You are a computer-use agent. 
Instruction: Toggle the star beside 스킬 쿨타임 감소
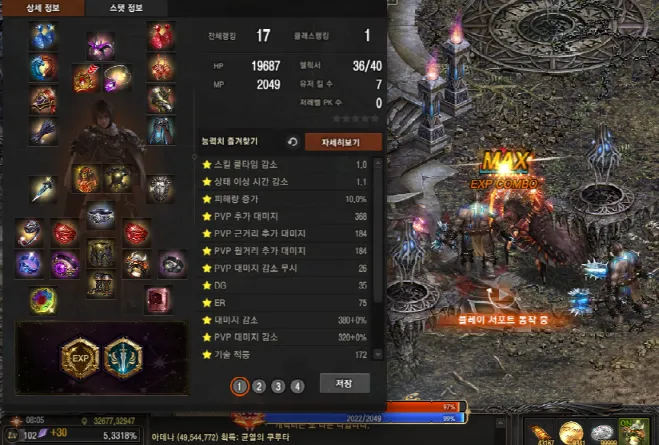tap(207, 164)
